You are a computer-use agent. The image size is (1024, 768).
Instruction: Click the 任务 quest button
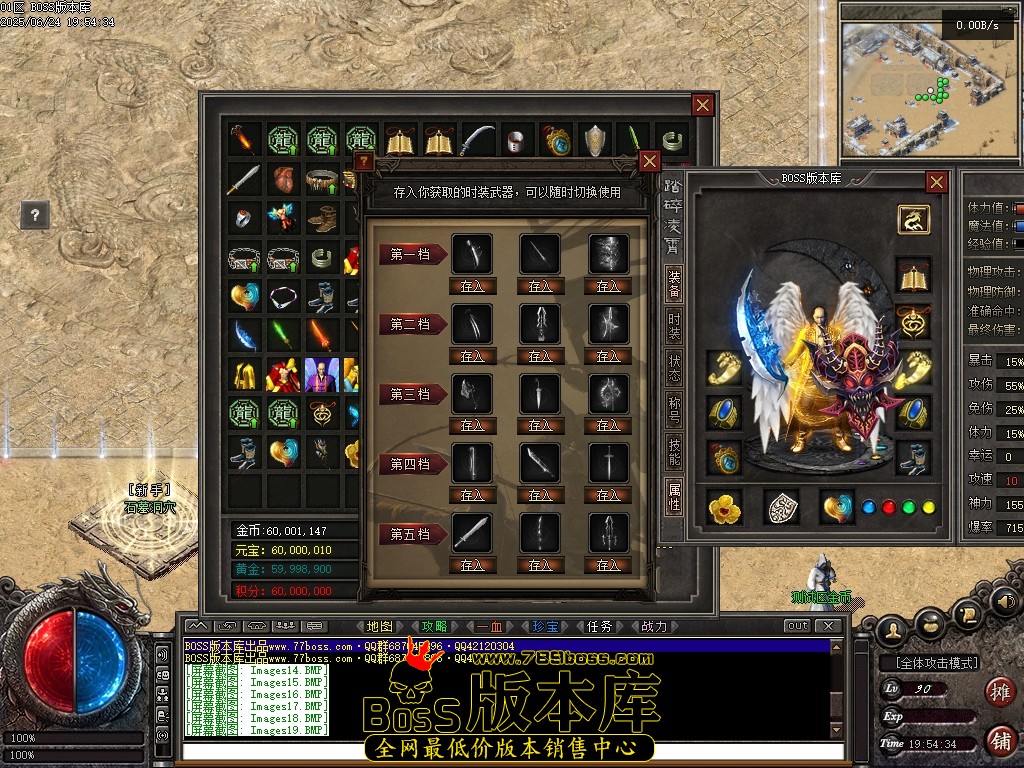pos(599,626)
